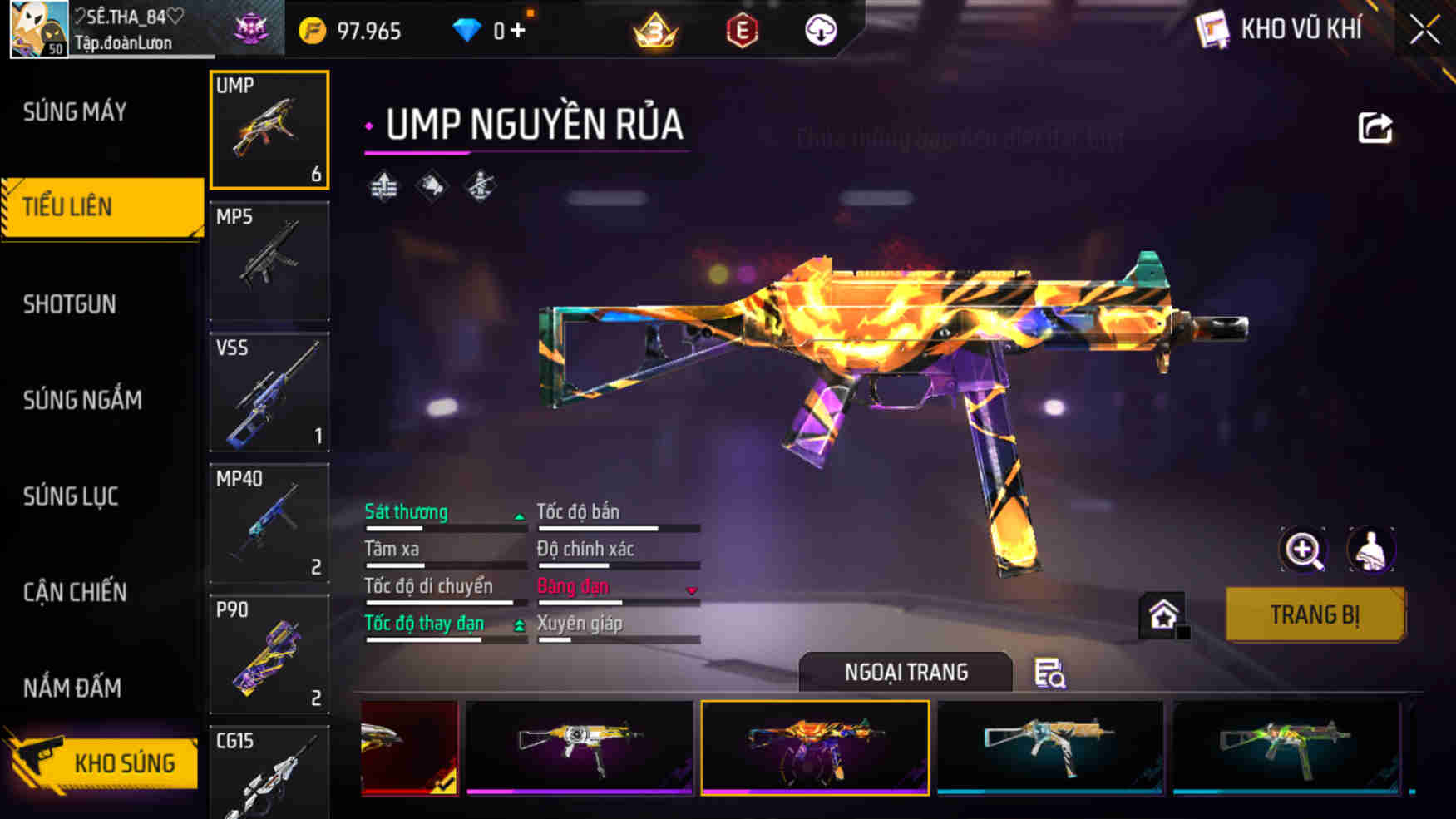Switch to the Súng Máy category

coord(75,111)
